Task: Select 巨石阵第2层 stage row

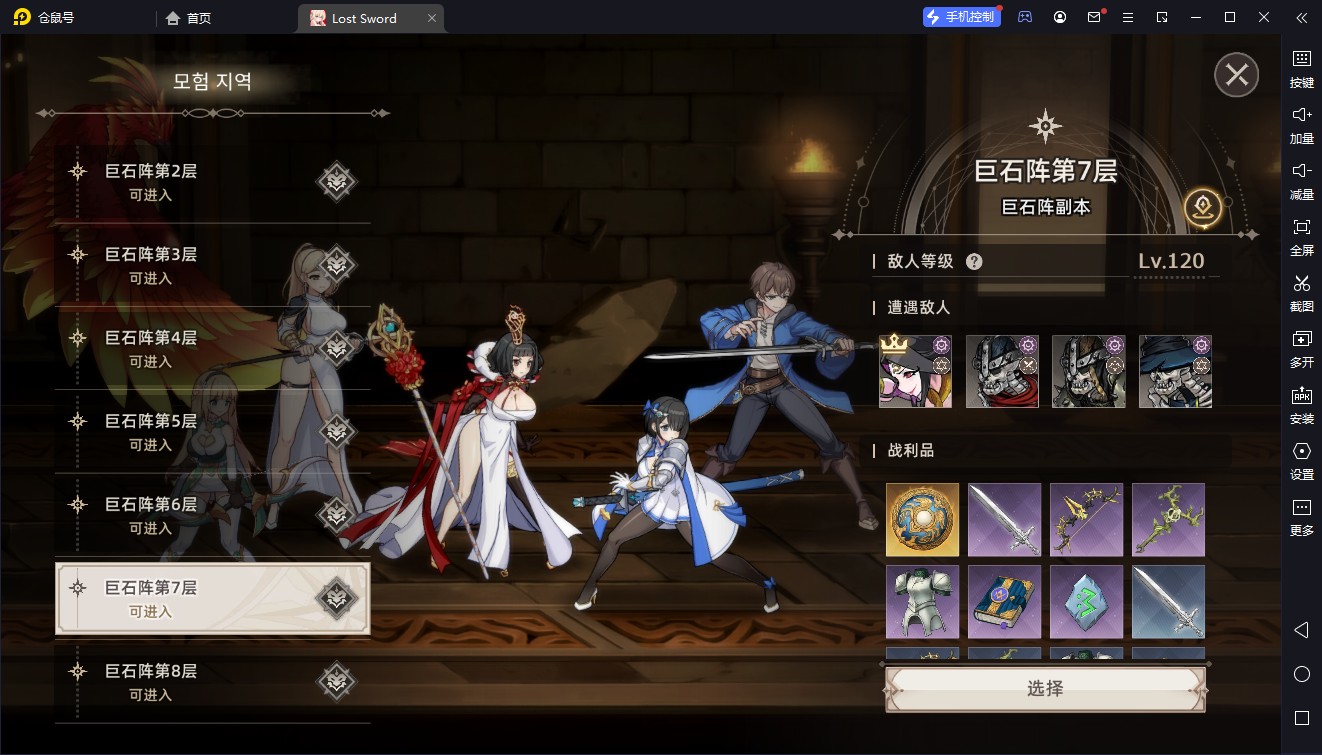Action: [212, 182]
